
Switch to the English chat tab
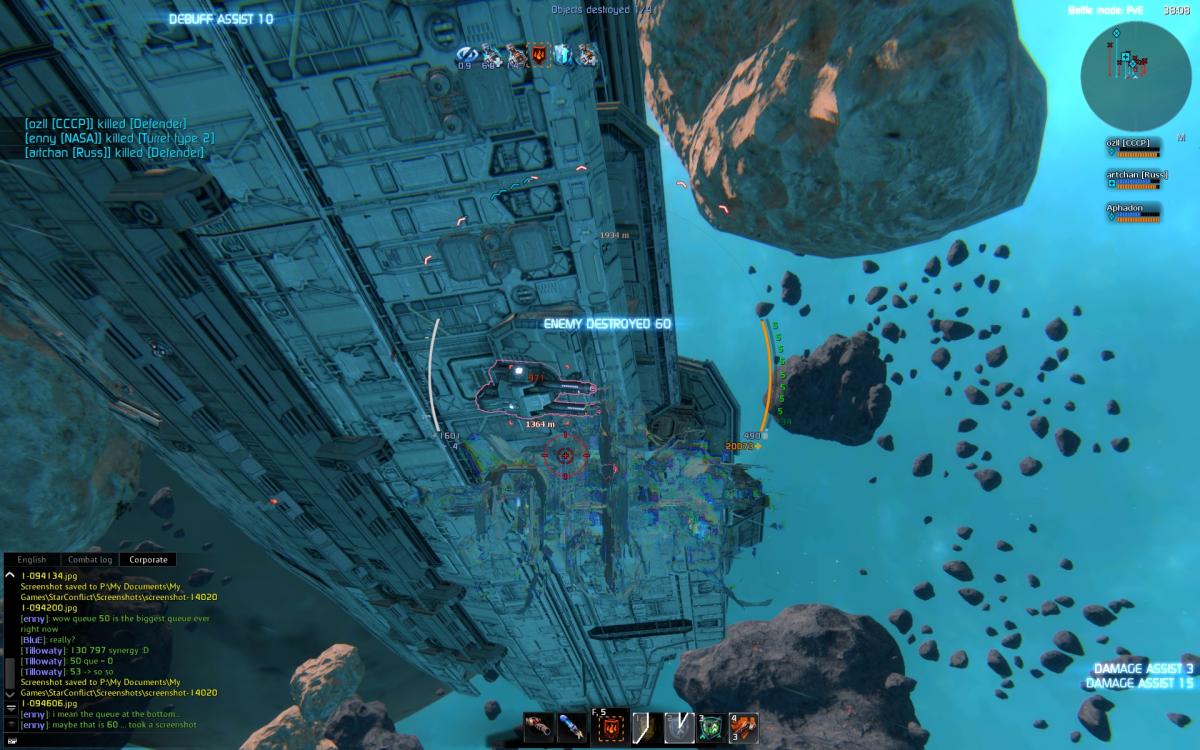coord(32,560)
